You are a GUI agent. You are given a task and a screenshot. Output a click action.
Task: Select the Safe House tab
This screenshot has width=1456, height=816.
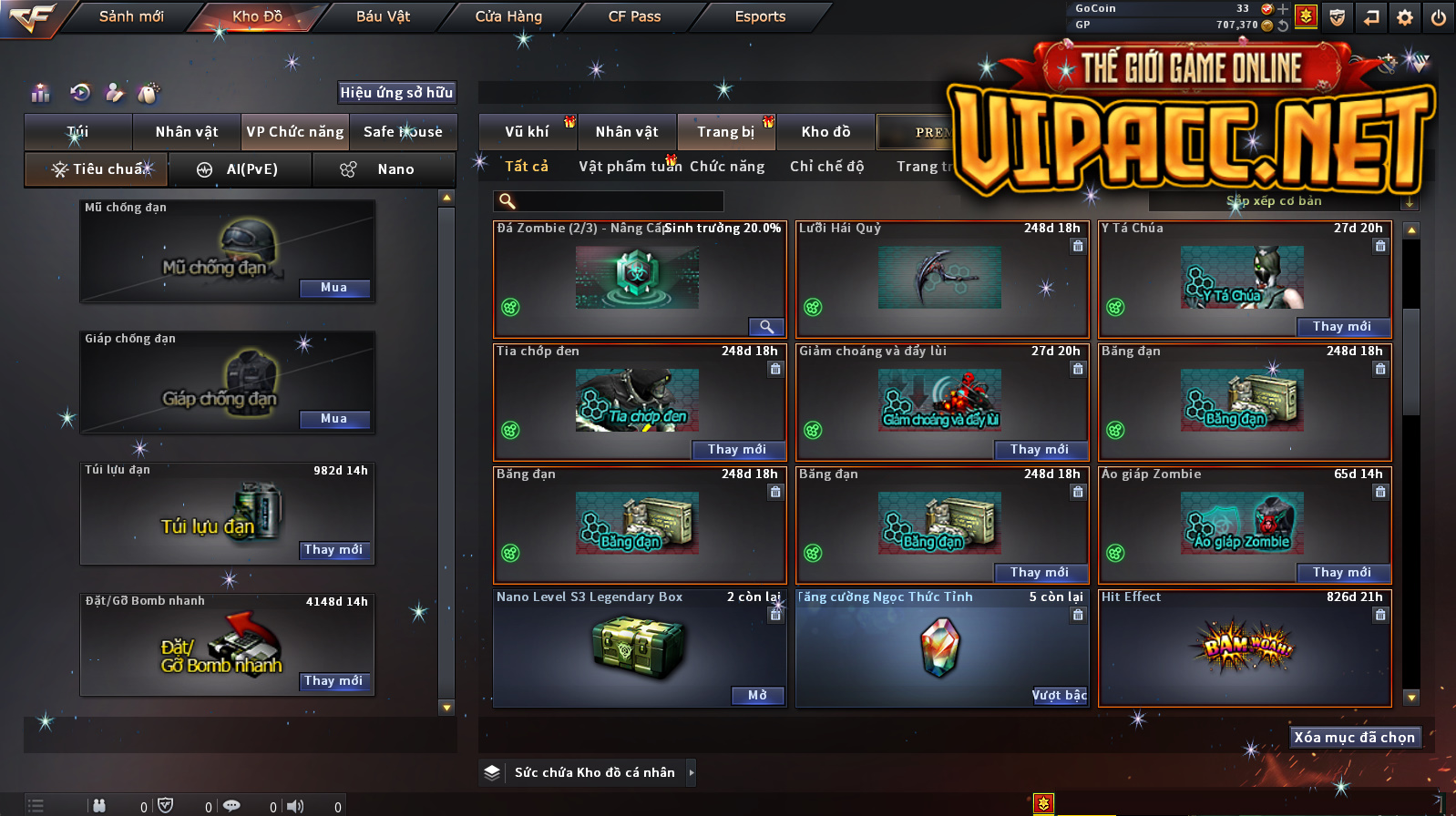point(403,132)
